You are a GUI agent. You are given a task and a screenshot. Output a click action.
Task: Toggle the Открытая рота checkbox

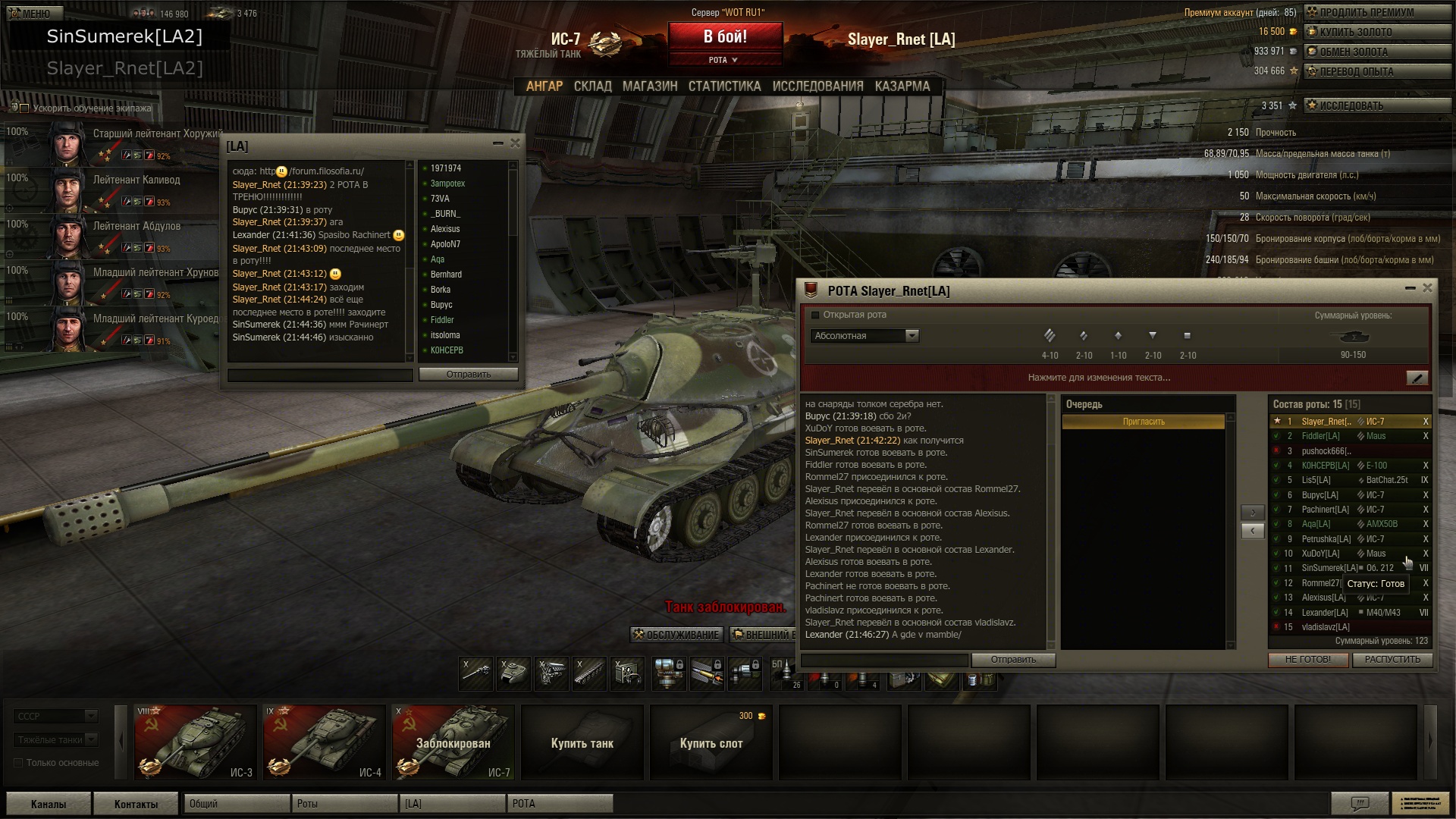(x=815, y=315)
